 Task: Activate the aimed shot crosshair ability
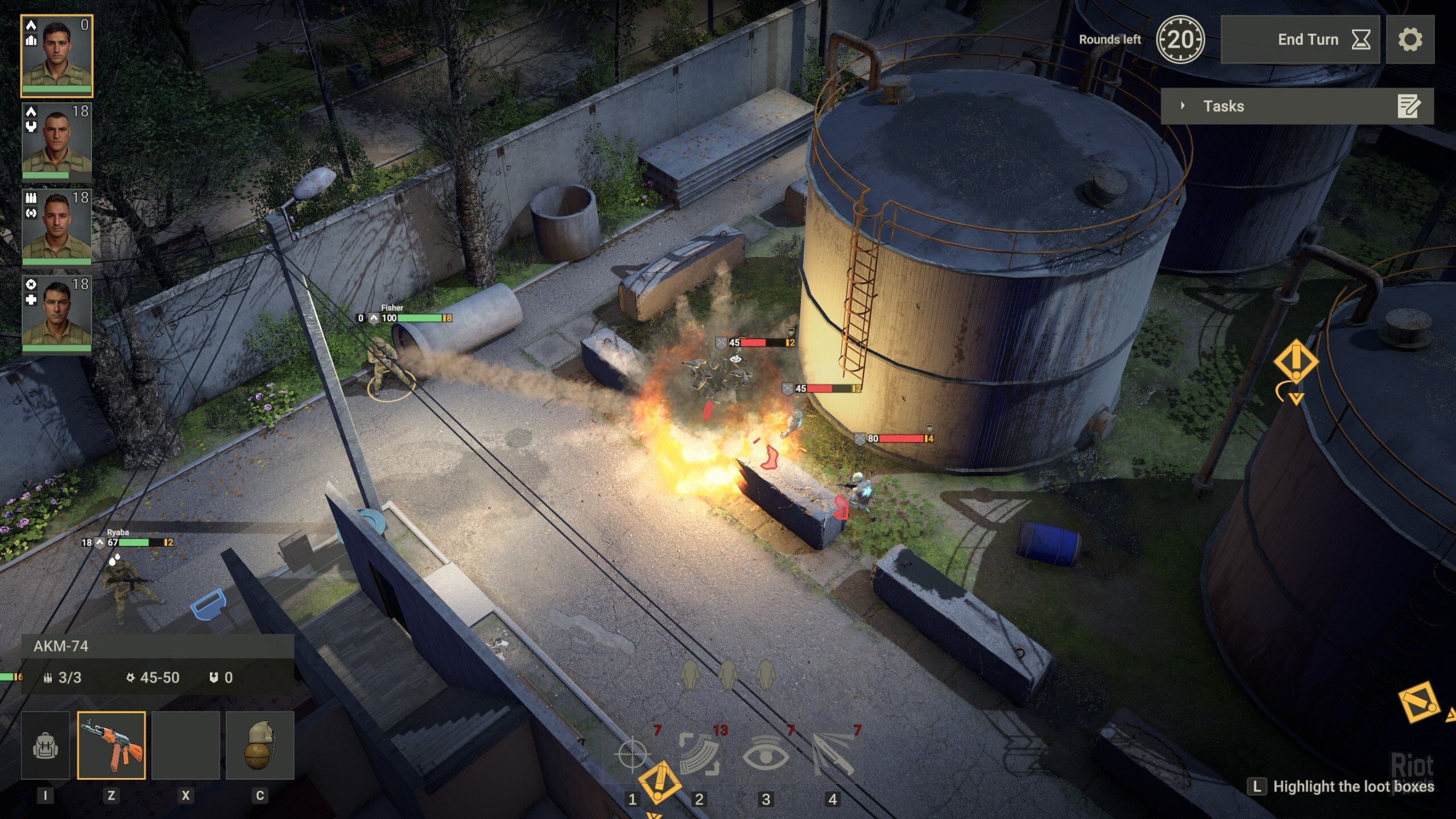pyautogui.click(x=632, y=754)
